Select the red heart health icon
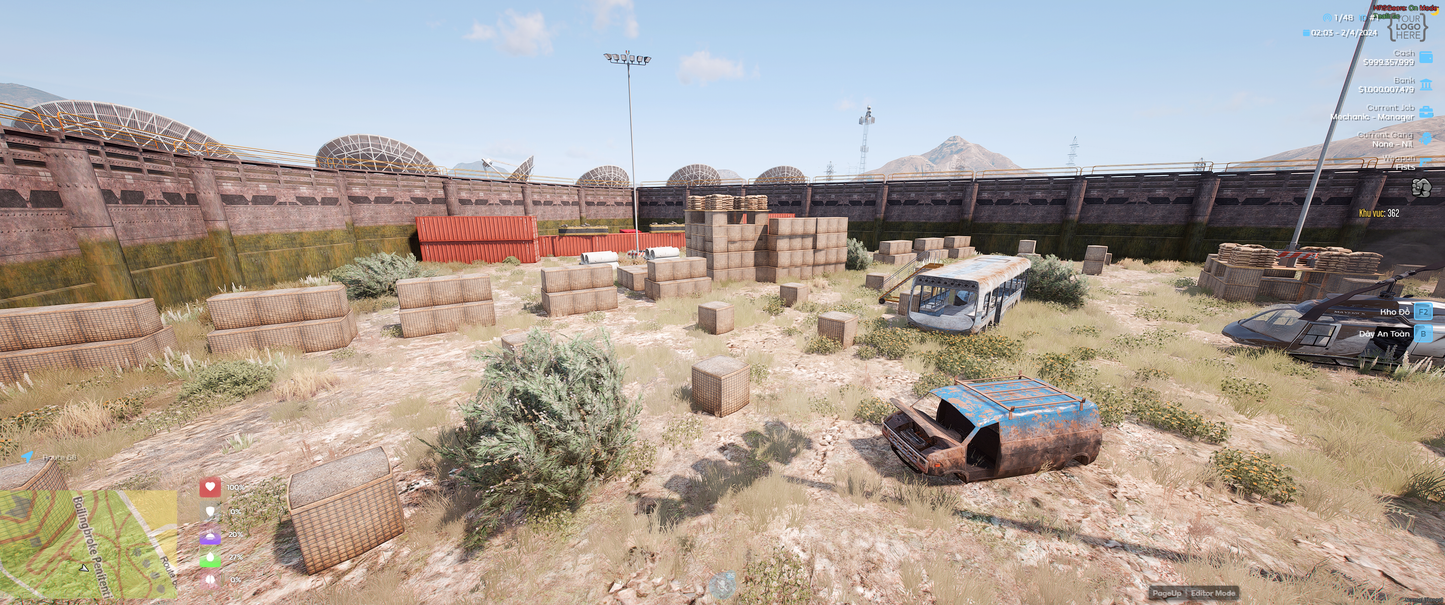The width and height of the screenshot is (1445, 605). [x=210, y=487]
